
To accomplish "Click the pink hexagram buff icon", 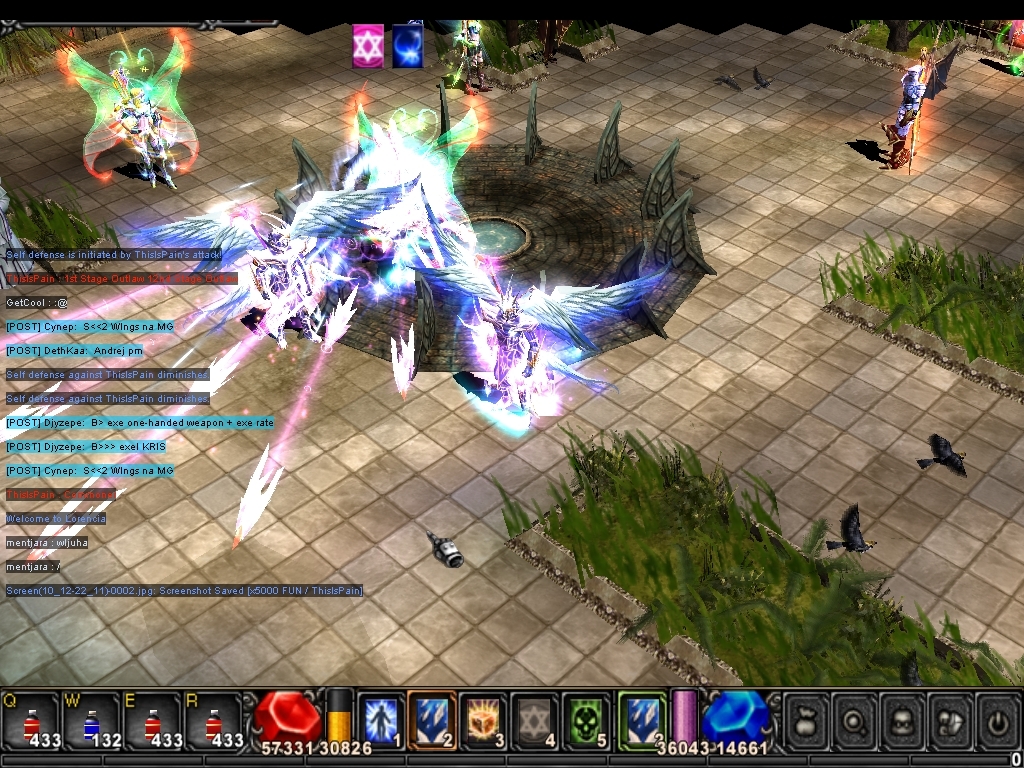I will tap(368, 46).
